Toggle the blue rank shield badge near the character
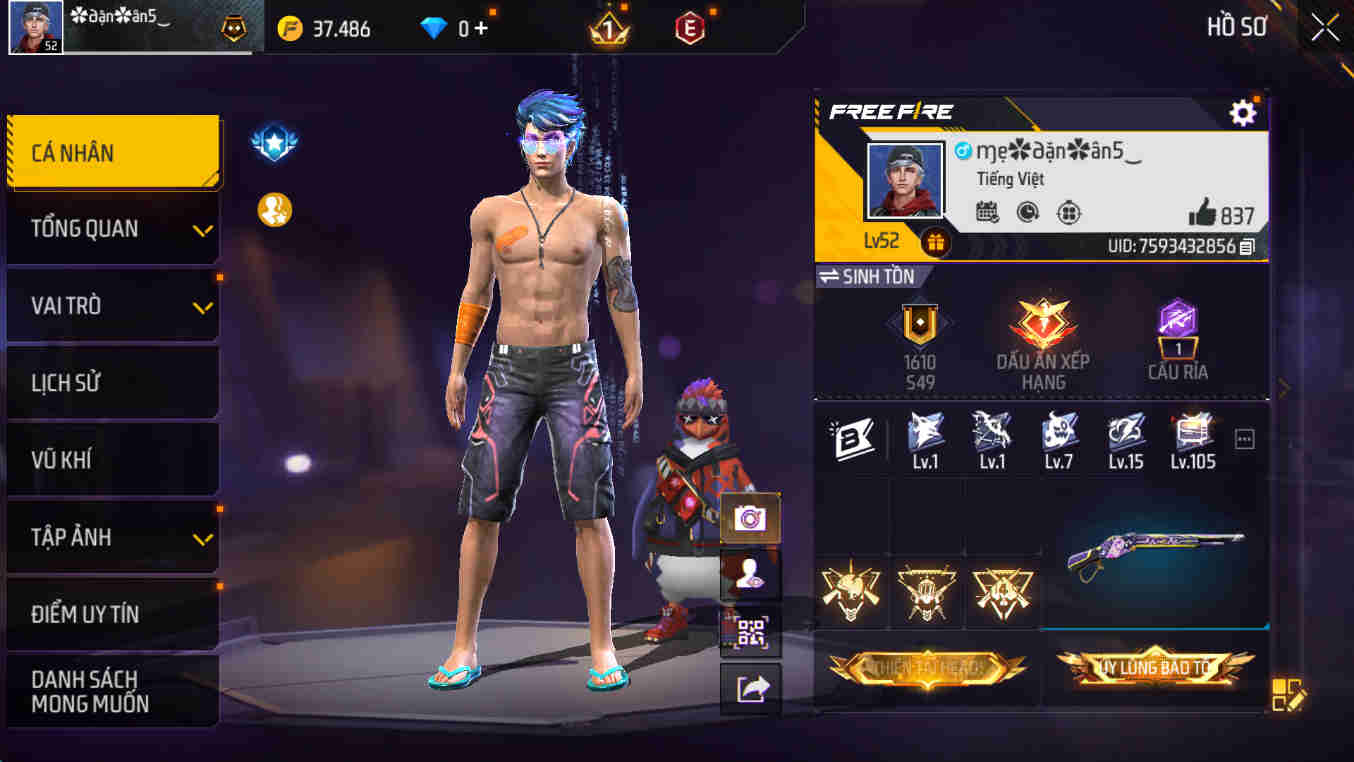This screenshot has width=1354, height=762. (272, 141)
